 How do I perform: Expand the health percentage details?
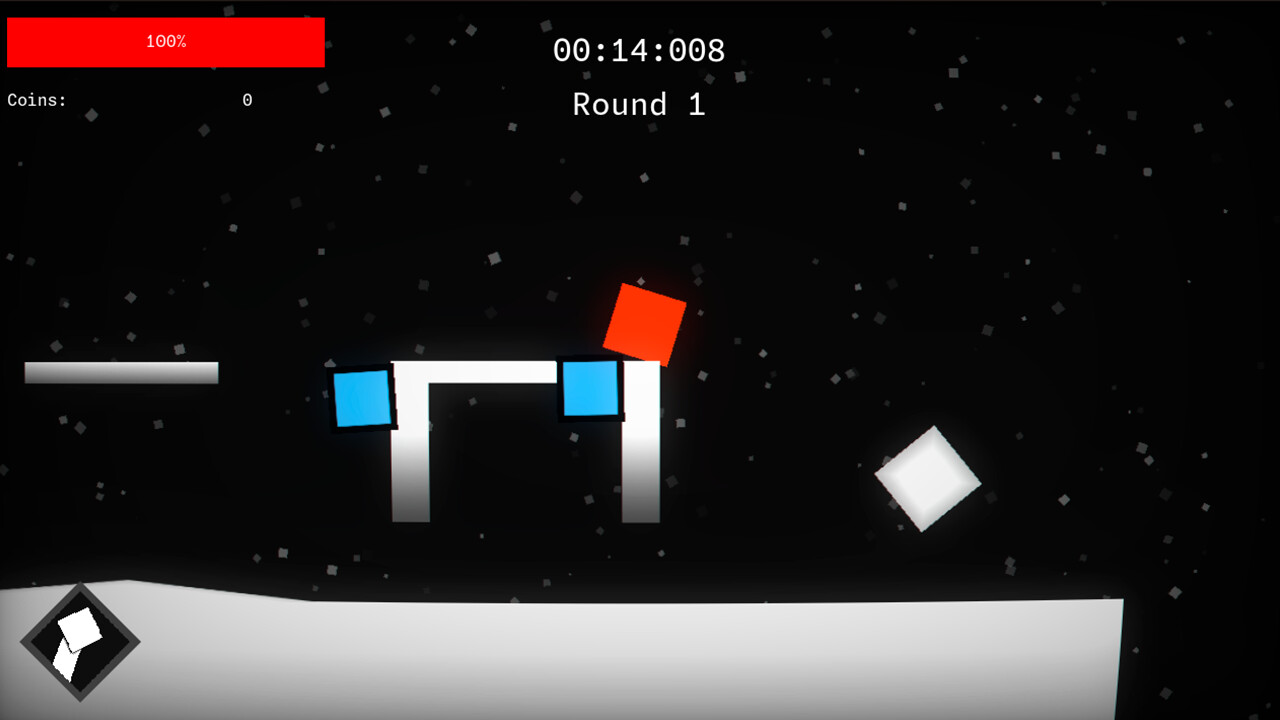[x=165, y=42]
